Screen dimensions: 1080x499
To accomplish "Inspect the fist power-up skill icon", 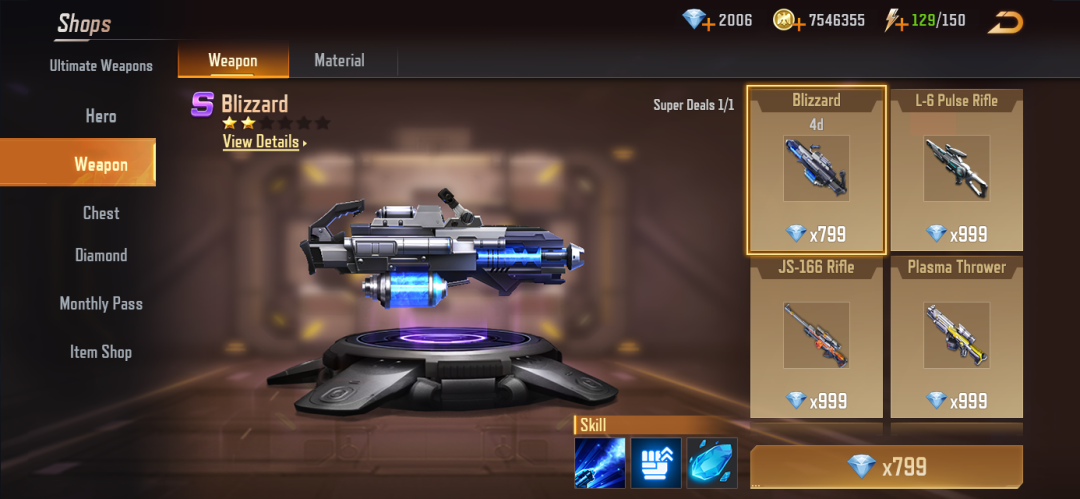I will point(656,463).
